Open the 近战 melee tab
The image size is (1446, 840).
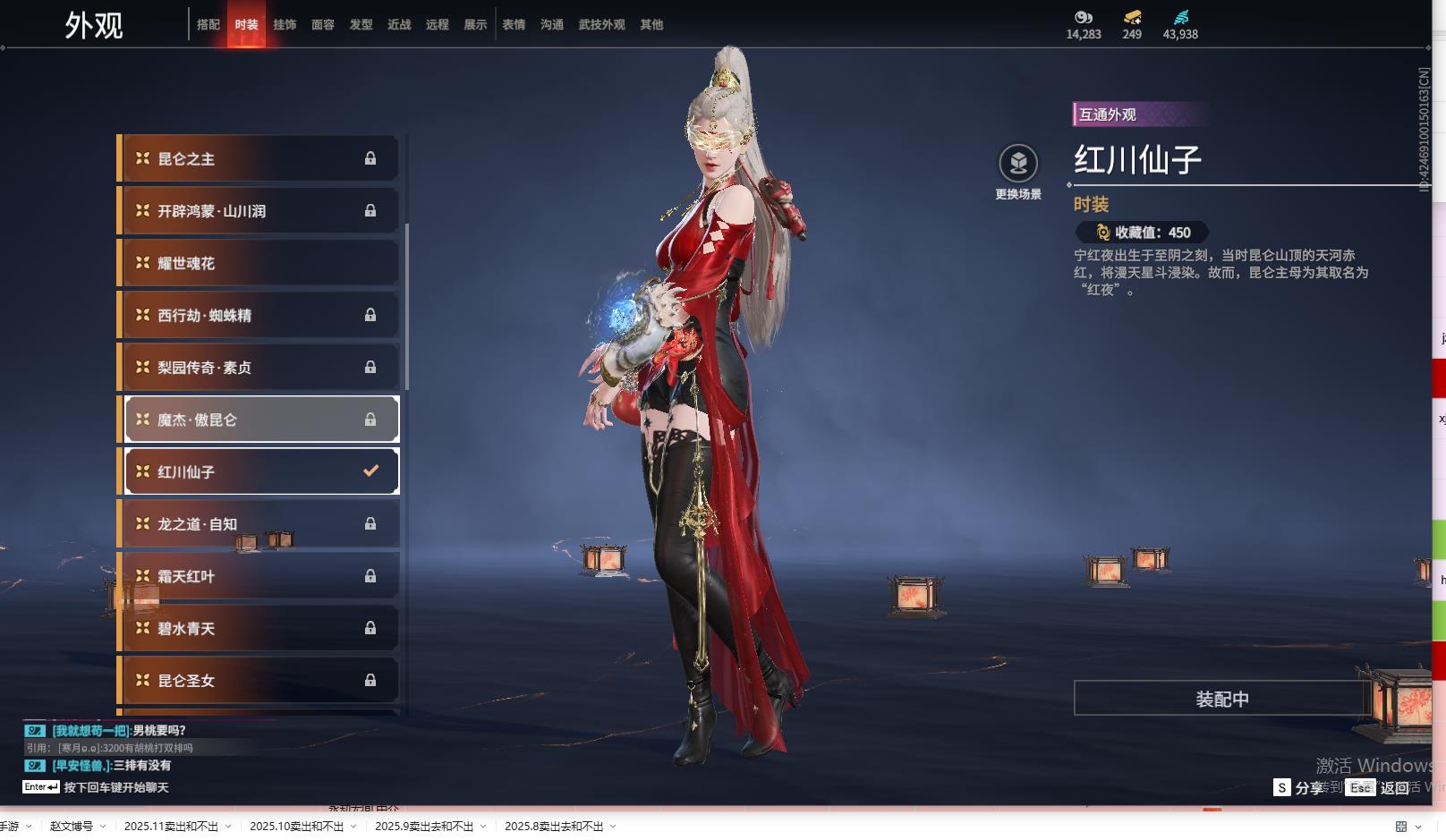click(x=399, y=25)
